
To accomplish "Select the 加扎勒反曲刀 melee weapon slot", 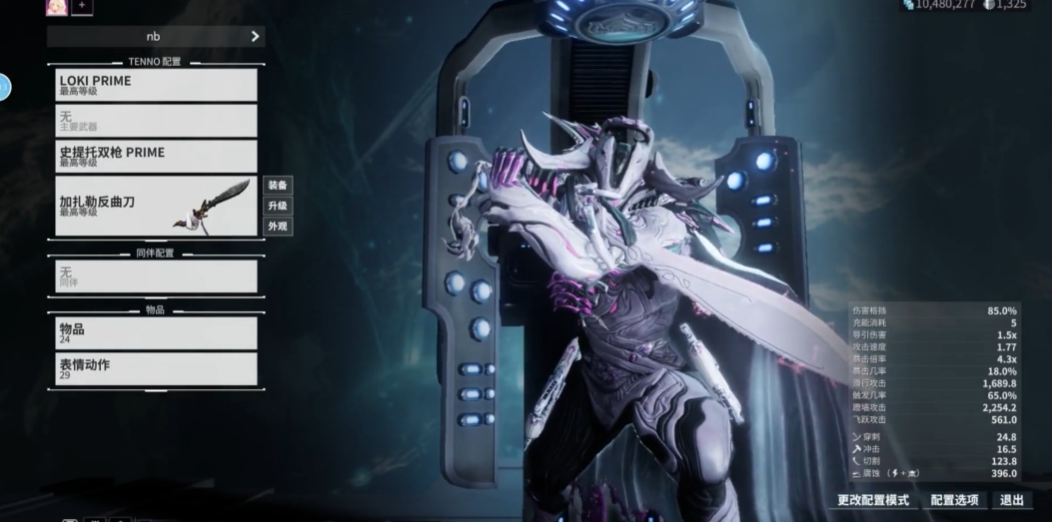I will click(156, 206).
